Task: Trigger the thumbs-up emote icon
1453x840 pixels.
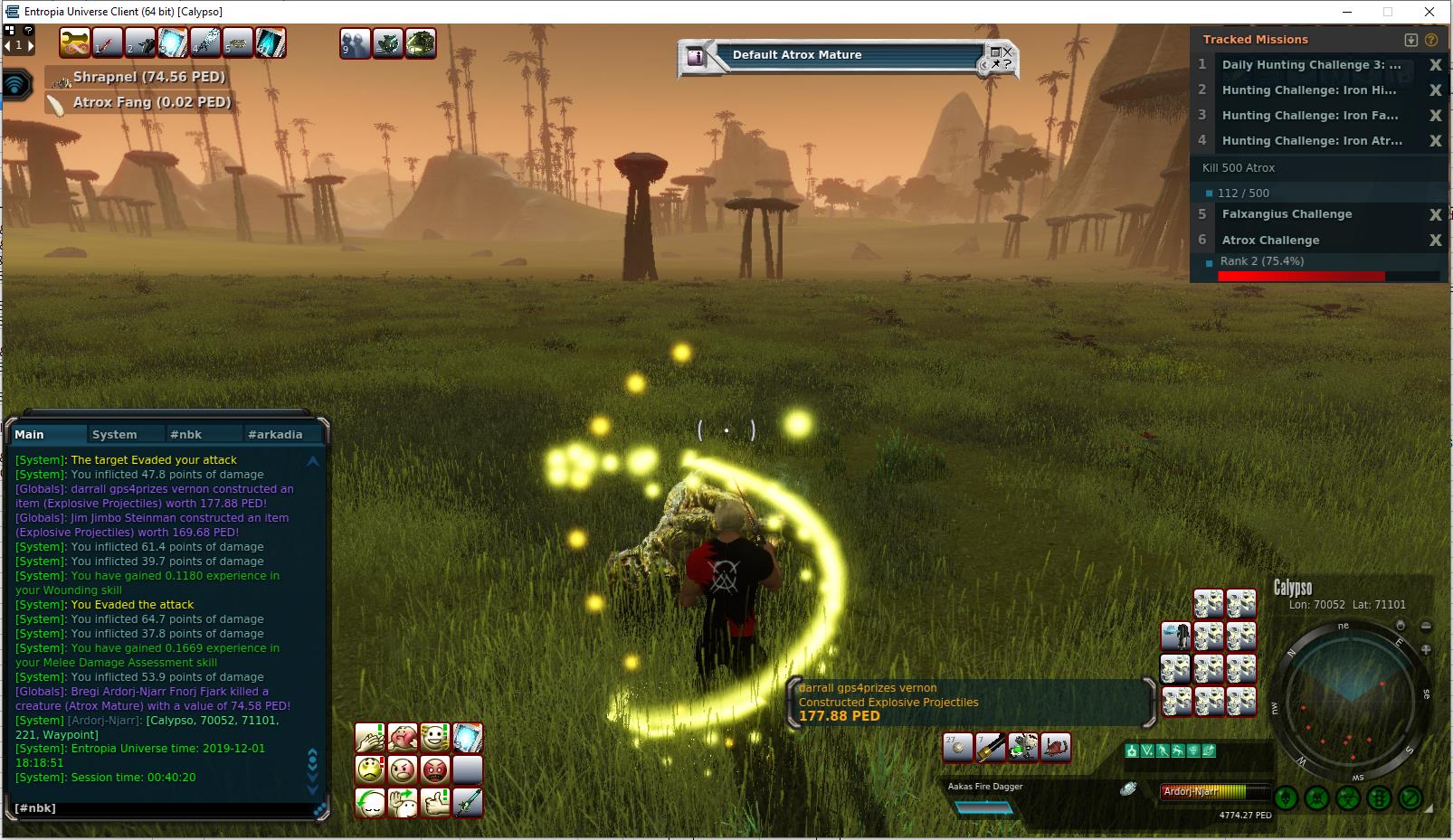Action: click(x=435, y=803)
